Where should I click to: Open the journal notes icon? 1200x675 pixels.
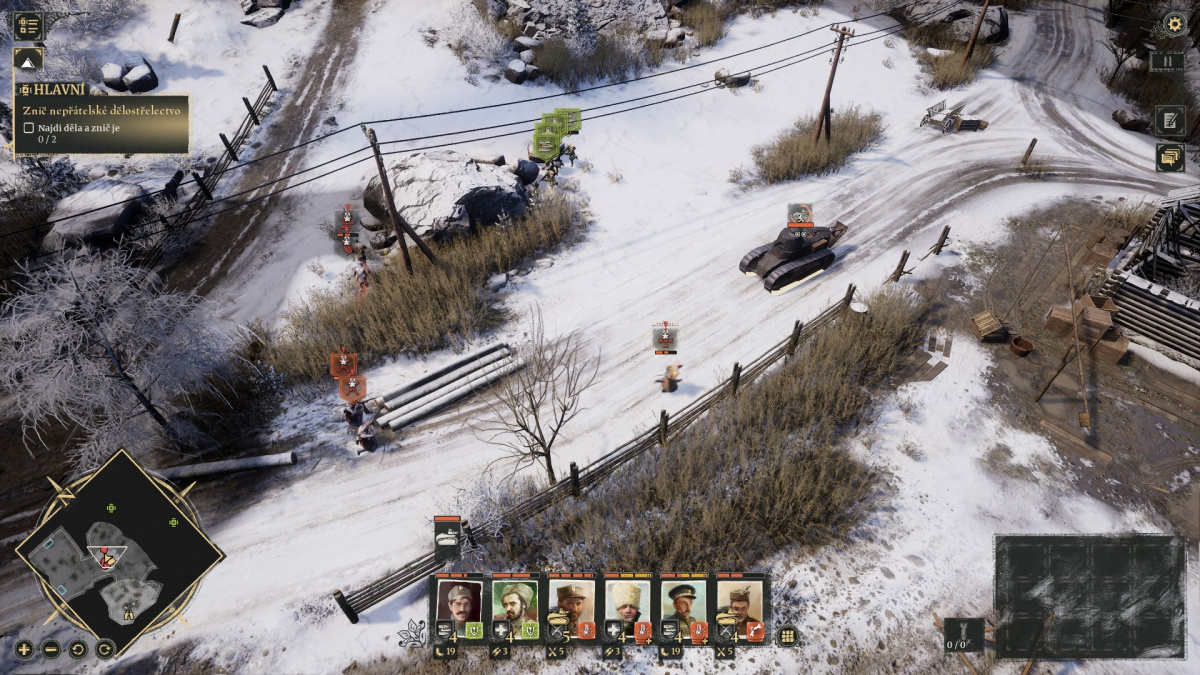click(x=1169, y=120)
